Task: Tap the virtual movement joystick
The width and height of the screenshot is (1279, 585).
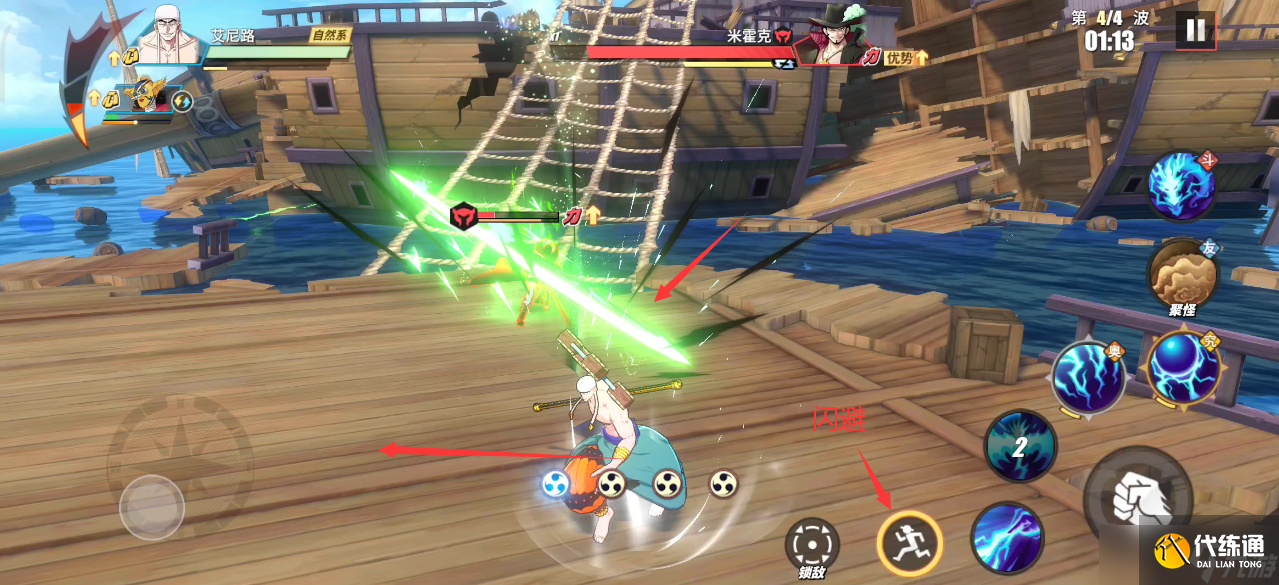Action: tap(152, 507)
